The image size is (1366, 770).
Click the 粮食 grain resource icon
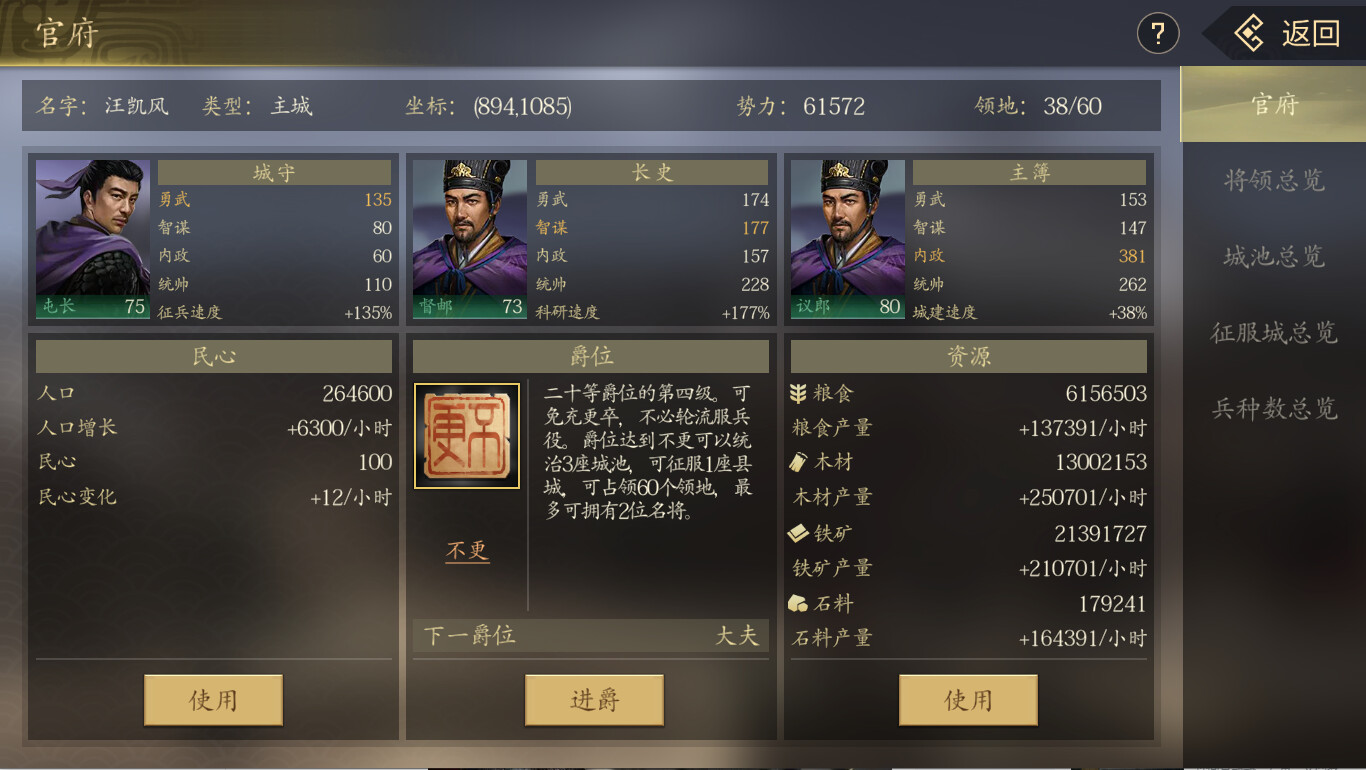coord(798,394)
